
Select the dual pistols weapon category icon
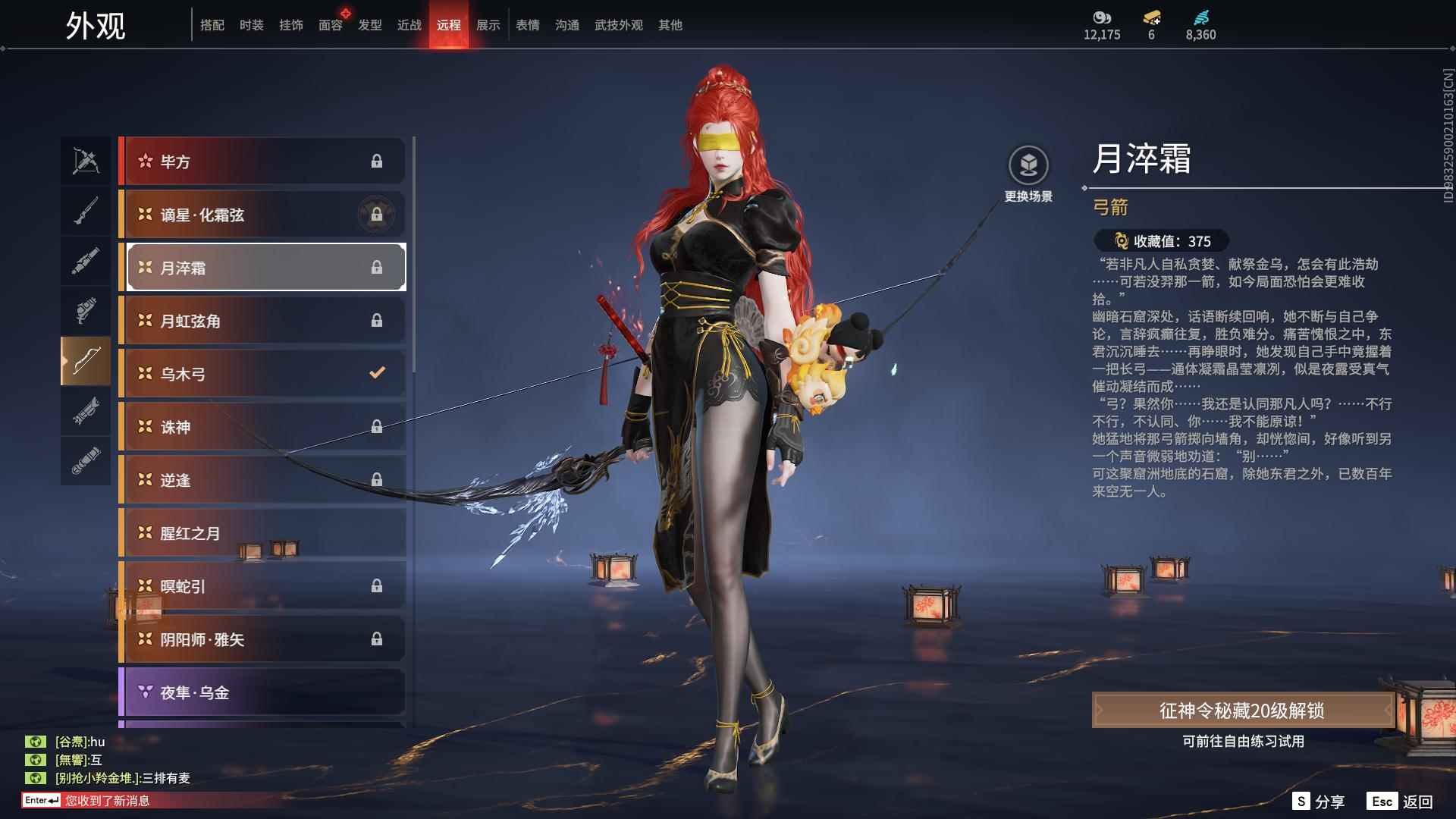click(86, 310)
